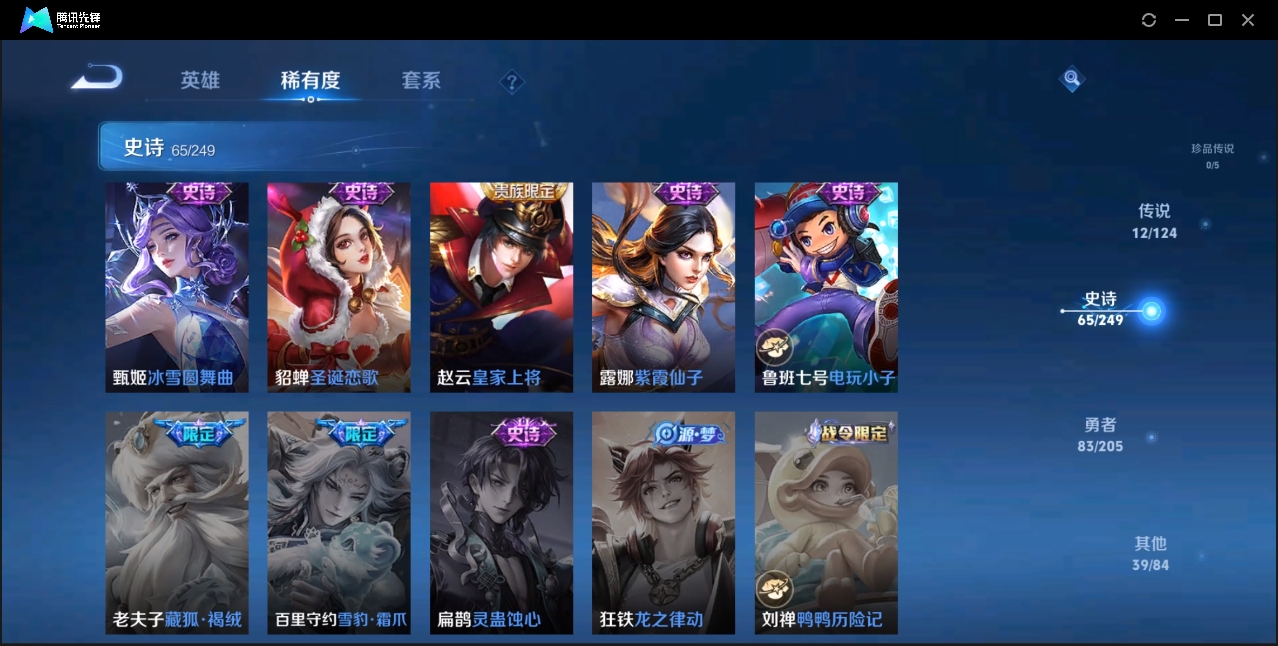Close the Tencent launcher window

pos(1248,20)
